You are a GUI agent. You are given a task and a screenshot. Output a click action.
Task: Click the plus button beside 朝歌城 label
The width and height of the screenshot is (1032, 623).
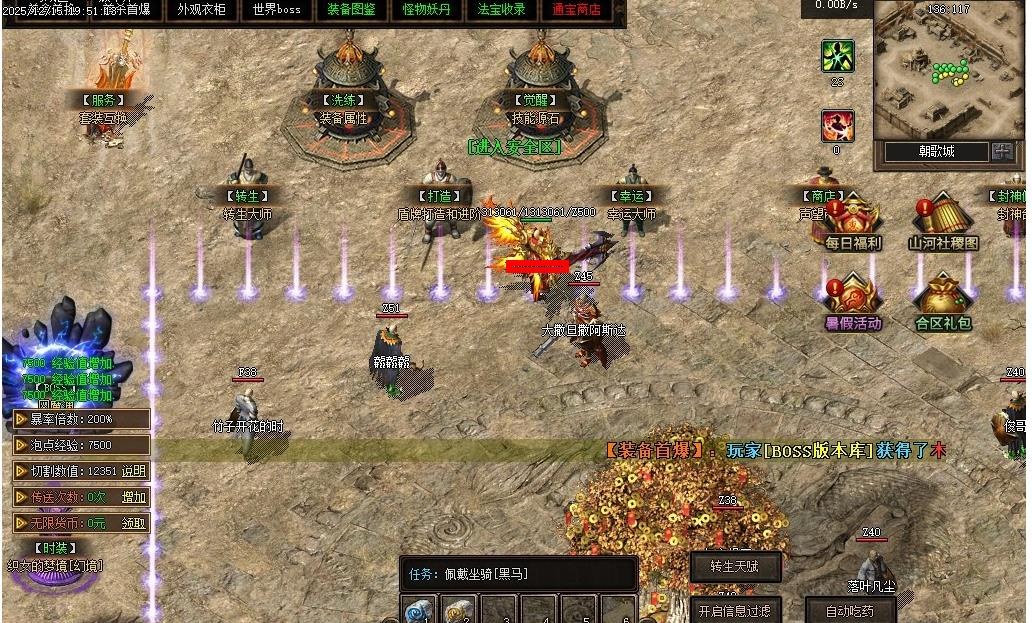click(1002, 152)
